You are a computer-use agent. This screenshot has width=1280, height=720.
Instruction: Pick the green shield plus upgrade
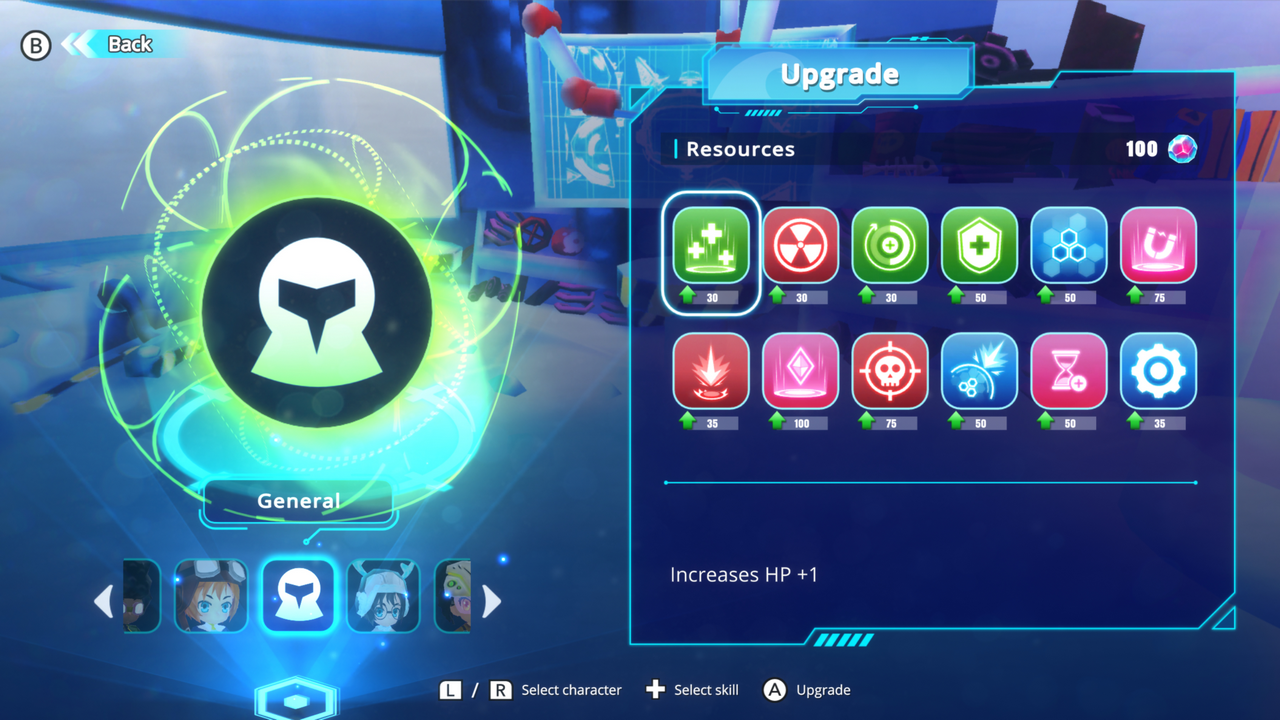click(980, 246)
